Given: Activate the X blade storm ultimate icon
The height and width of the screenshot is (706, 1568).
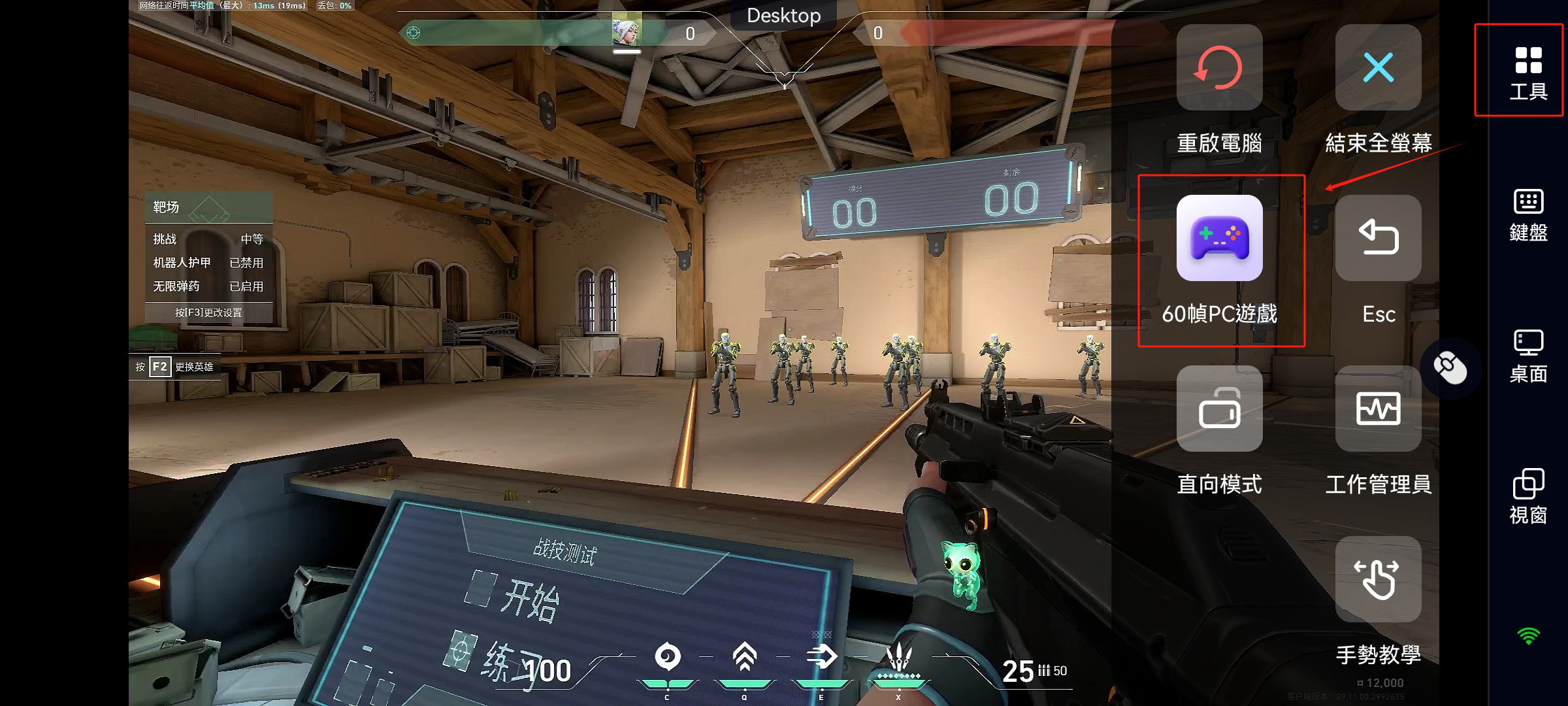Looking at the screenshot, I should (898, 657).
